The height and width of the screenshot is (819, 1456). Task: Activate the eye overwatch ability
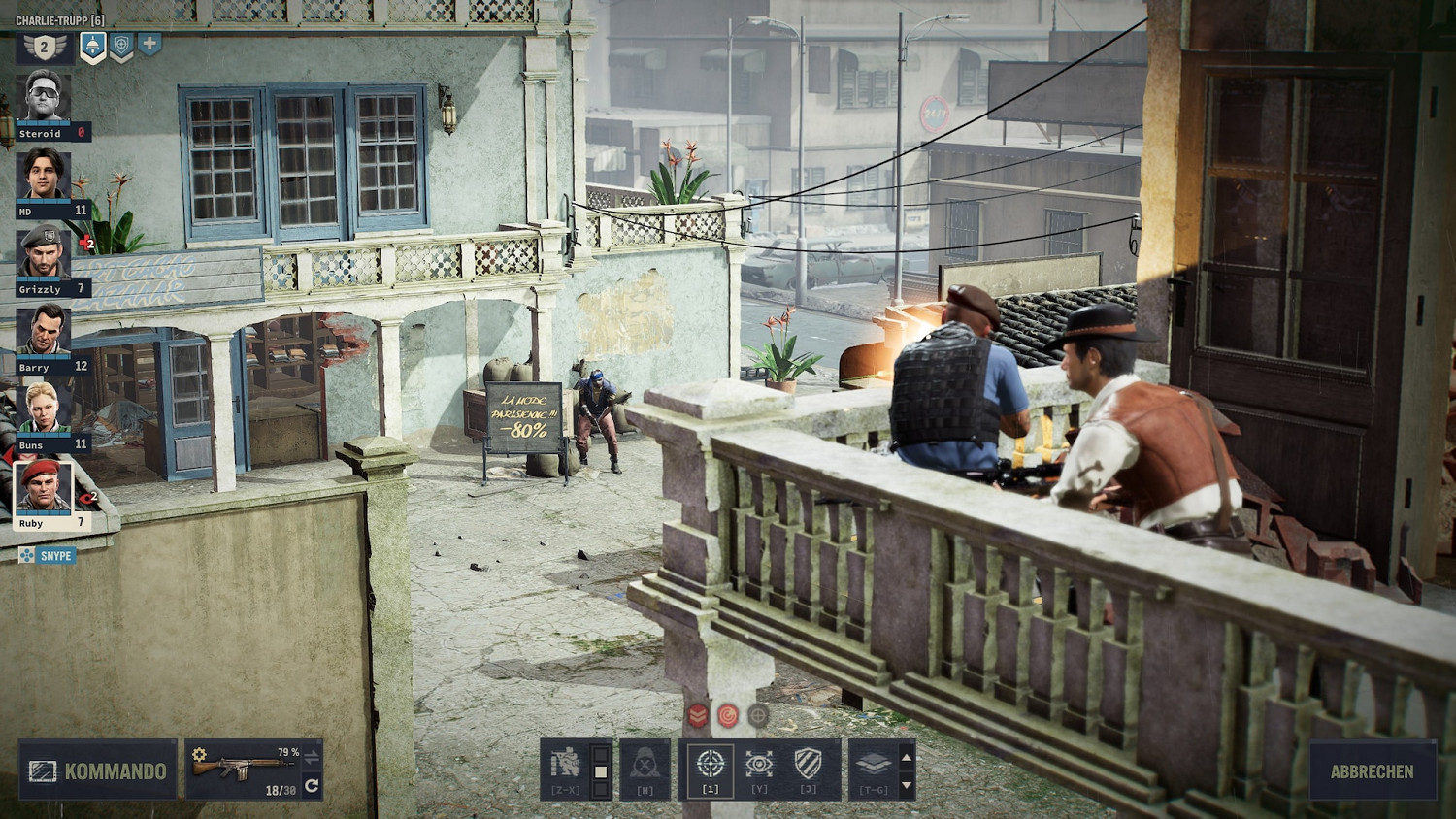click(x=759, y=767)
